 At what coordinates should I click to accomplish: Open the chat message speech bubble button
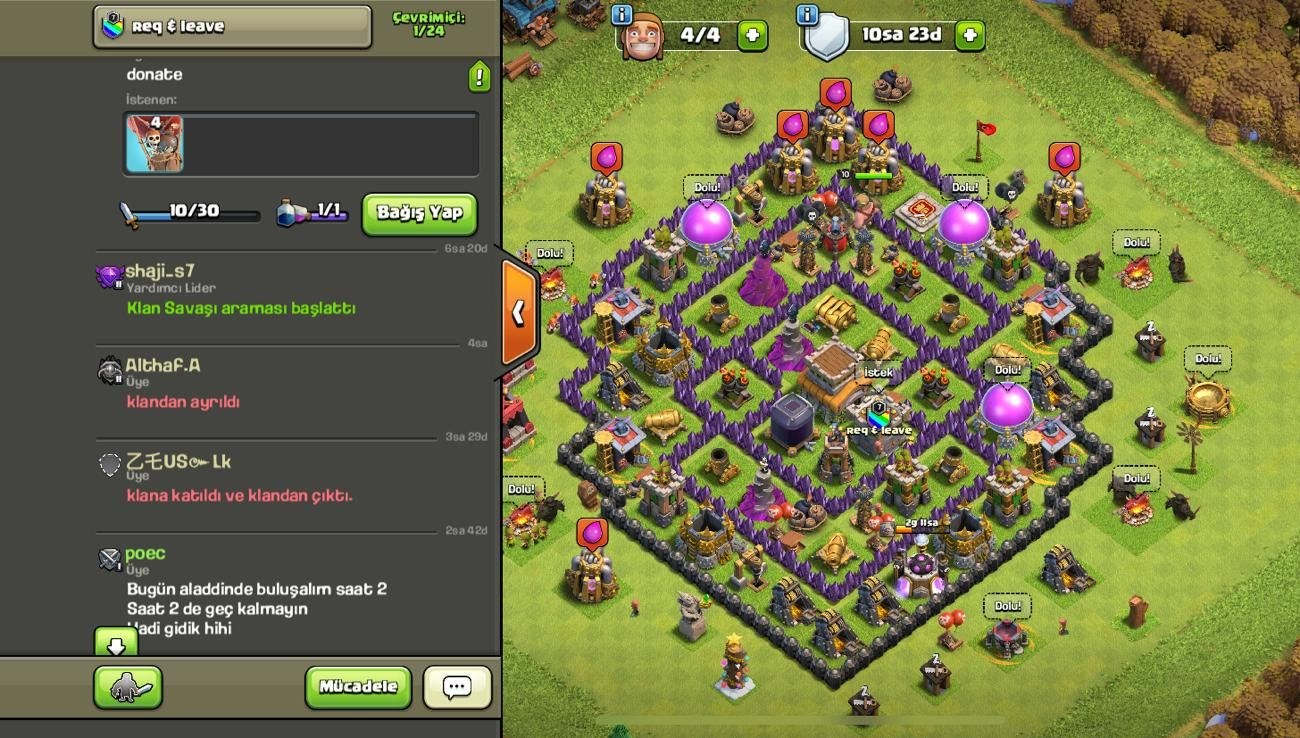(x=457, y=687)
